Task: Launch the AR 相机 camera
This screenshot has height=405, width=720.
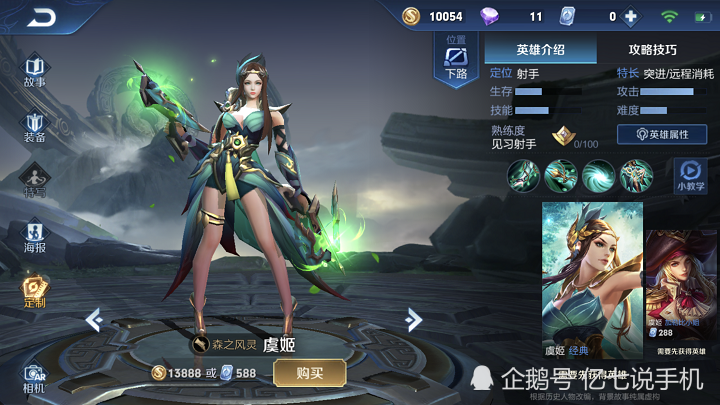Action: [35, 378]
